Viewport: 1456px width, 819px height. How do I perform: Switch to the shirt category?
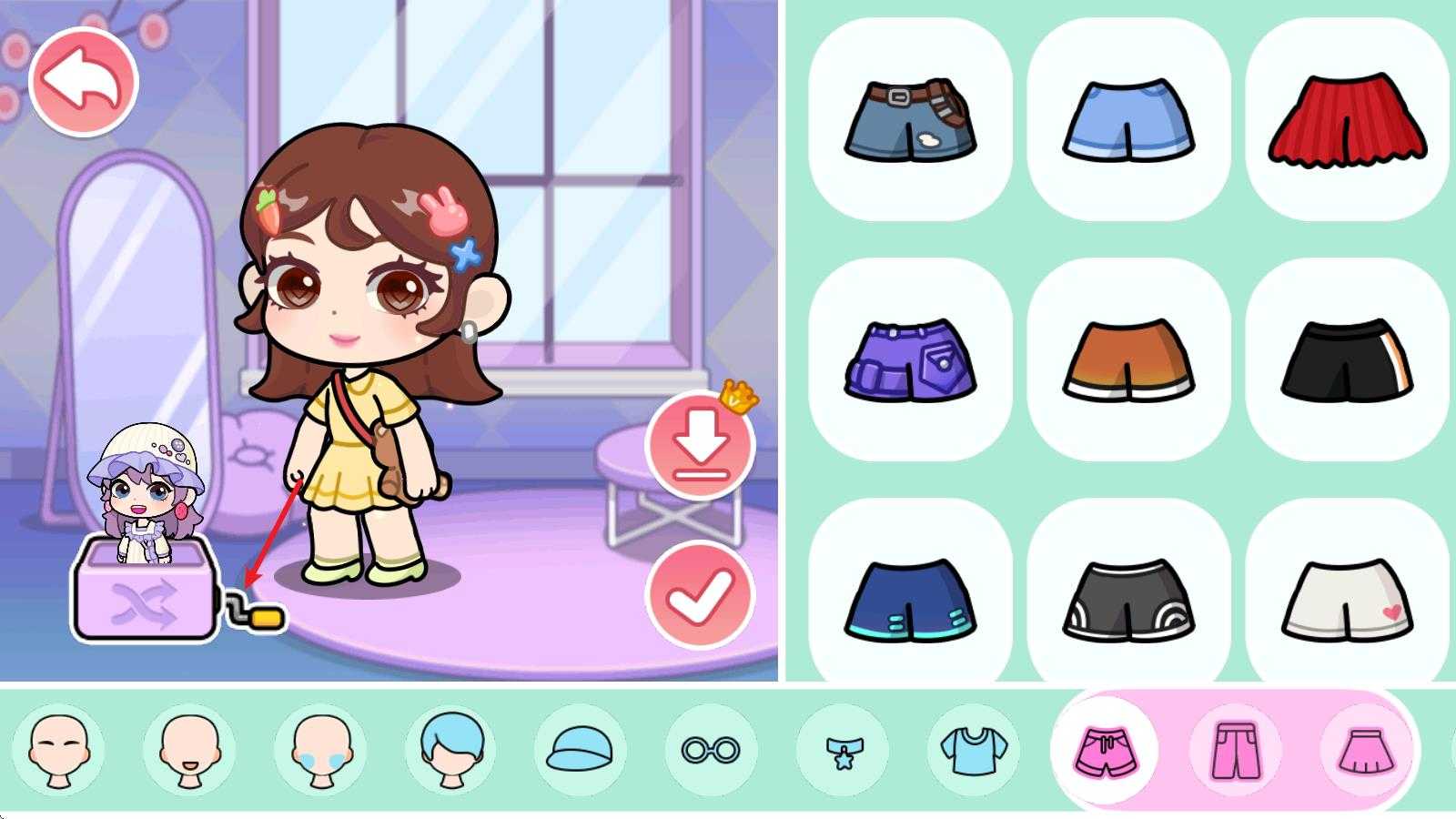pyautogui.click(x=973, y=751)
